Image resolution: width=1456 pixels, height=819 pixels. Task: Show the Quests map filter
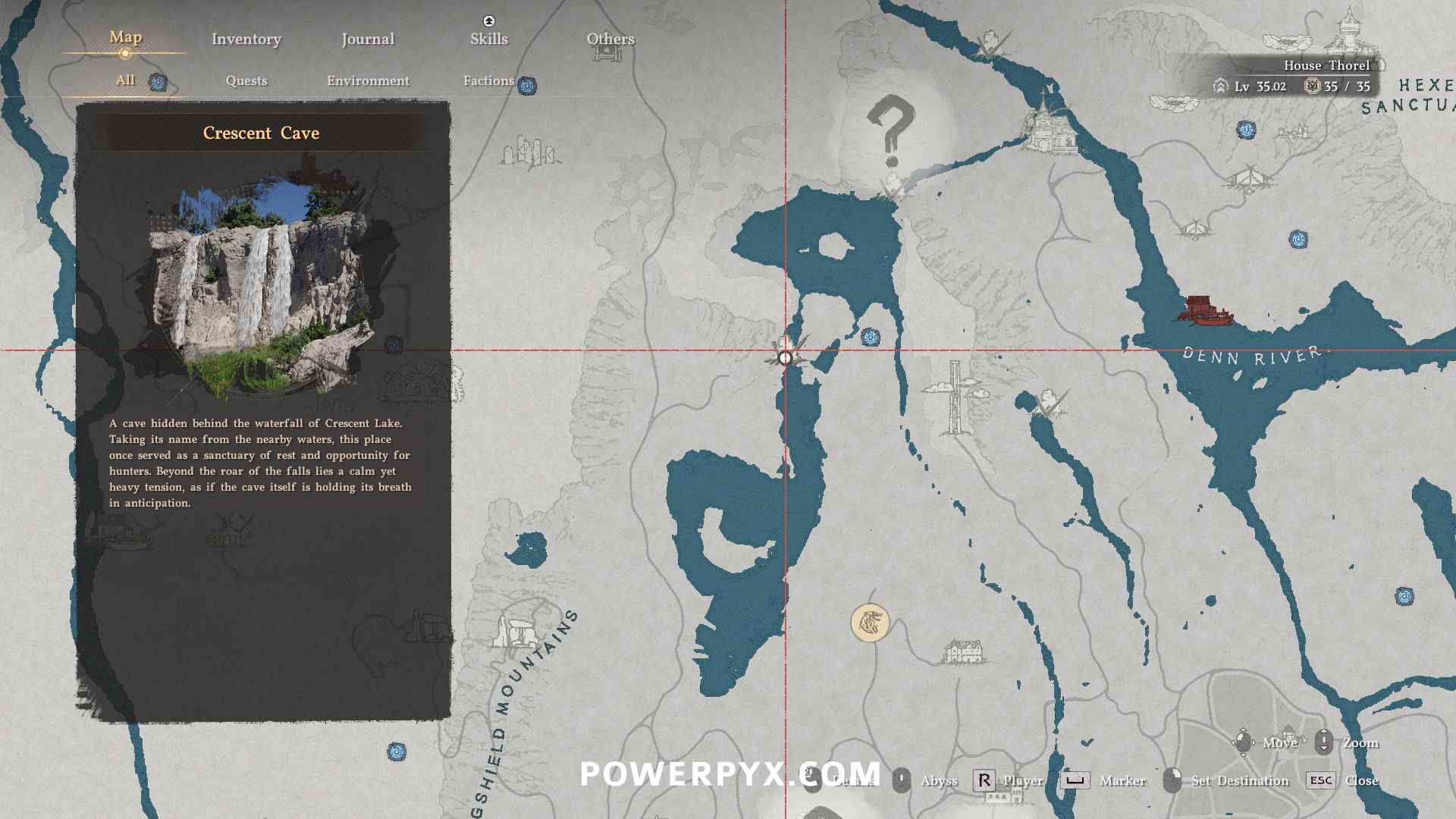[246, 80]
